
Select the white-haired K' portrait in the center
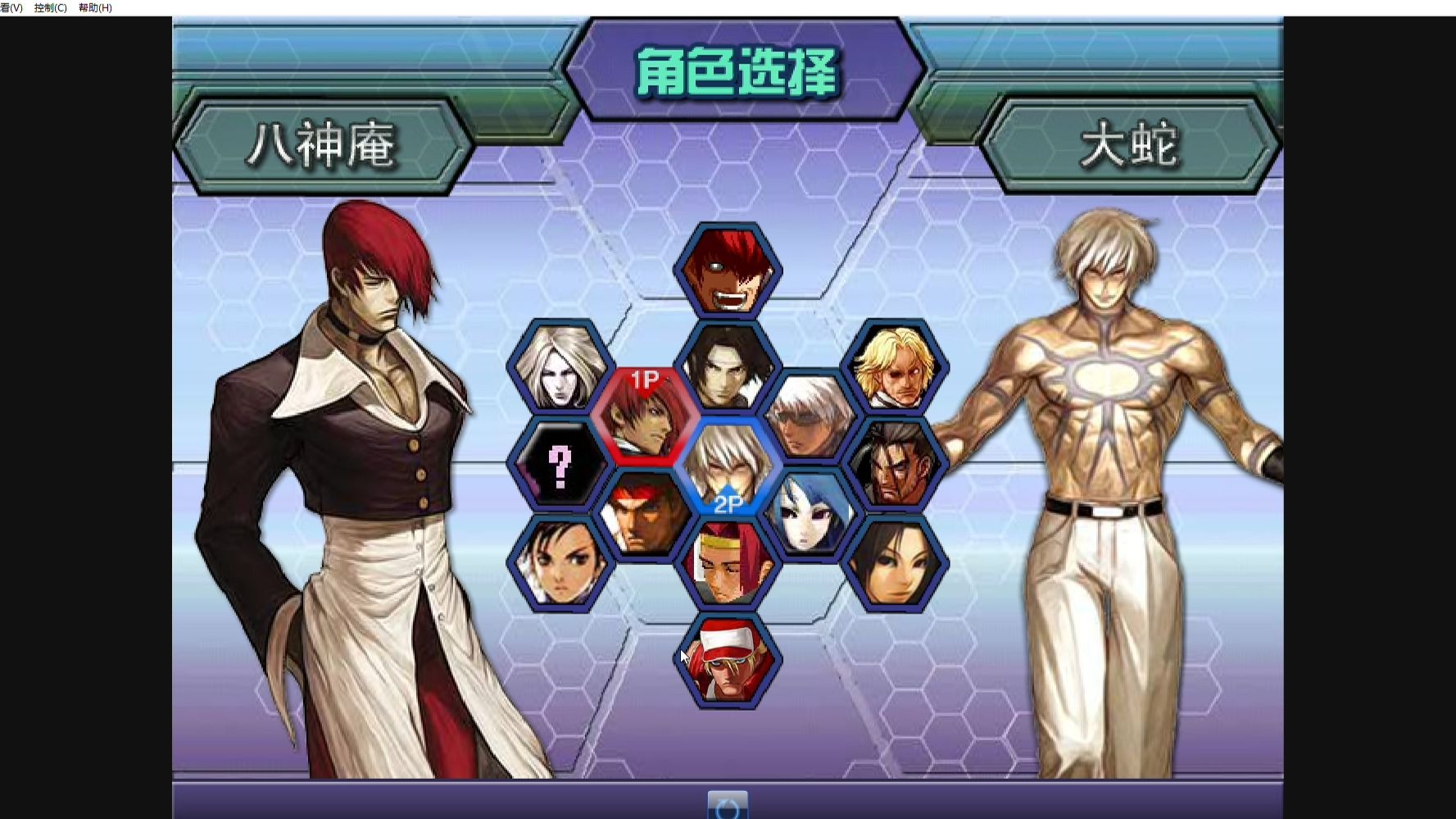[x=810, y=414]
